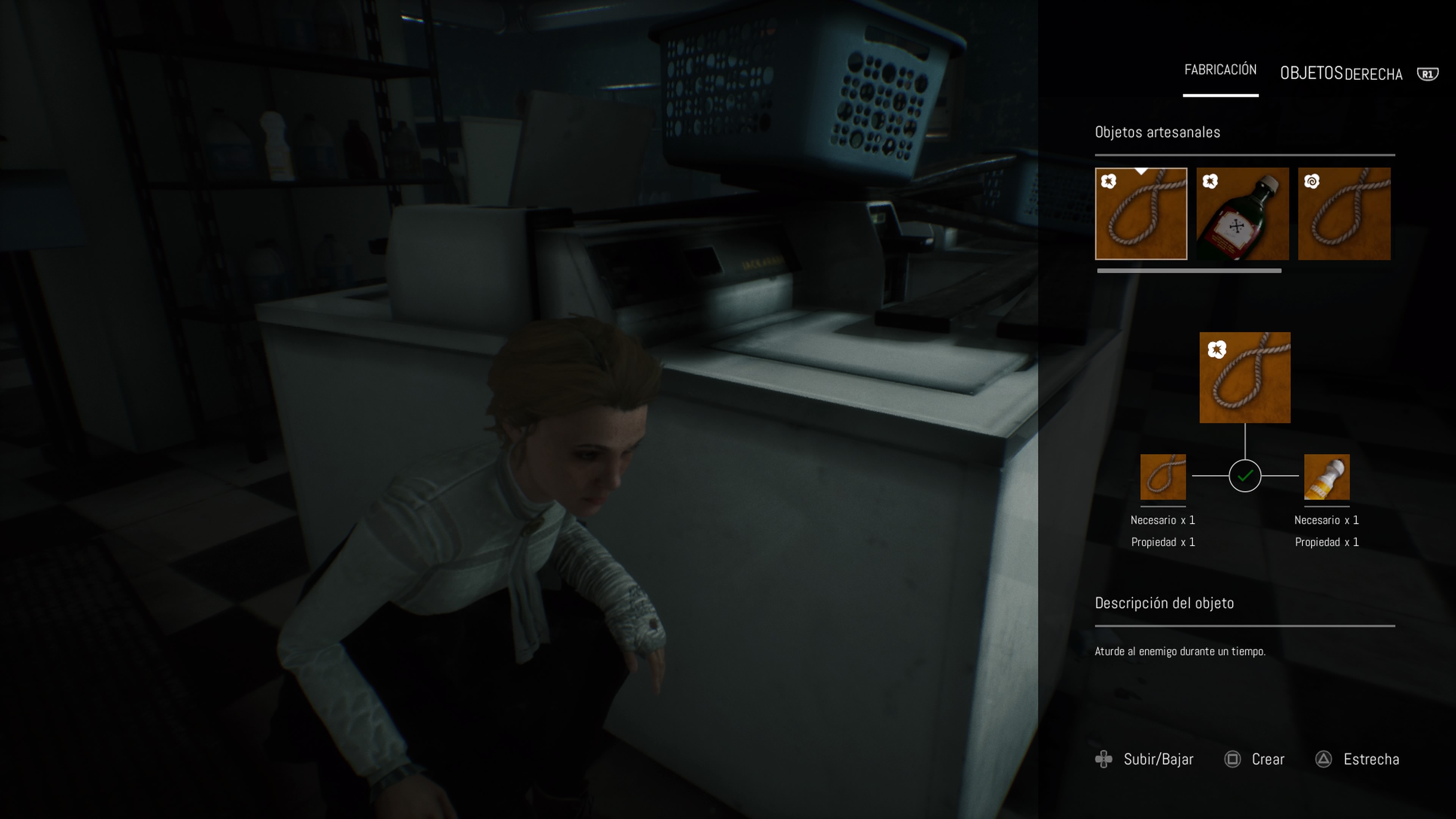This screenshot has width=1456, height=819.
Task: Open the Objetos tab
Action: point(1311,74)
